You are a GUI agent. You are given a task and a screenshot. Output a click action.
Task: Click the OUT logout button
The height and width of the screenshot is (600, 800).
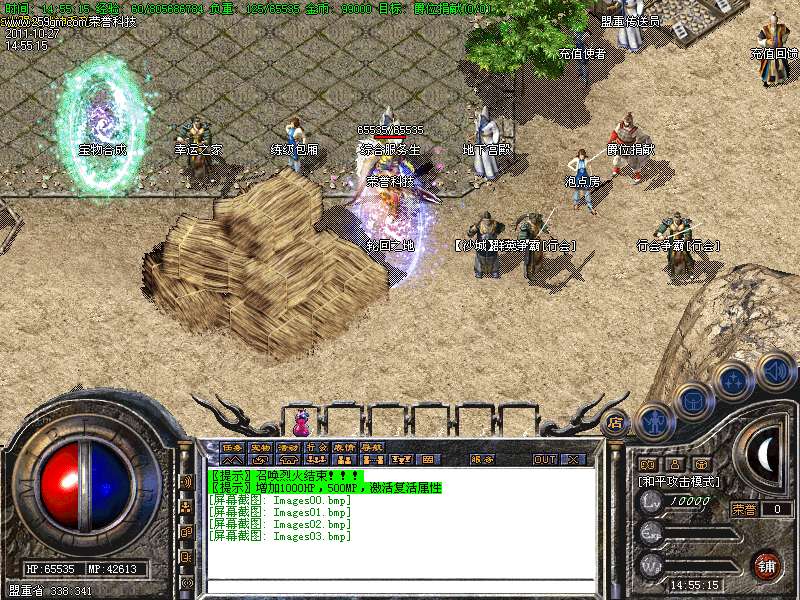pos(545,460)
